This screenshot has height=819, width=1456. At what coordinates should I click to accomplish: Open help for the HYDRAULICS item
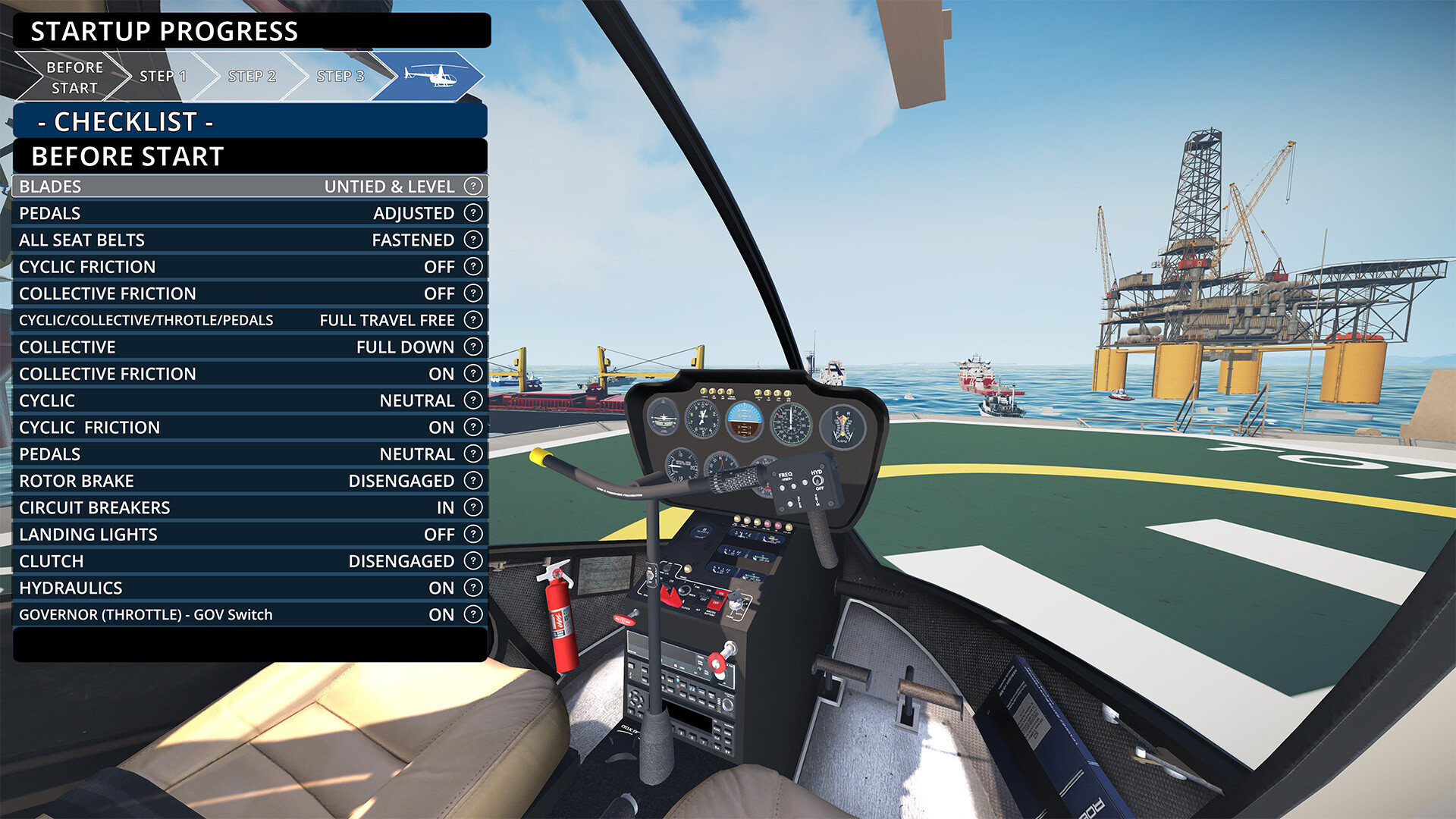point(472,588)
